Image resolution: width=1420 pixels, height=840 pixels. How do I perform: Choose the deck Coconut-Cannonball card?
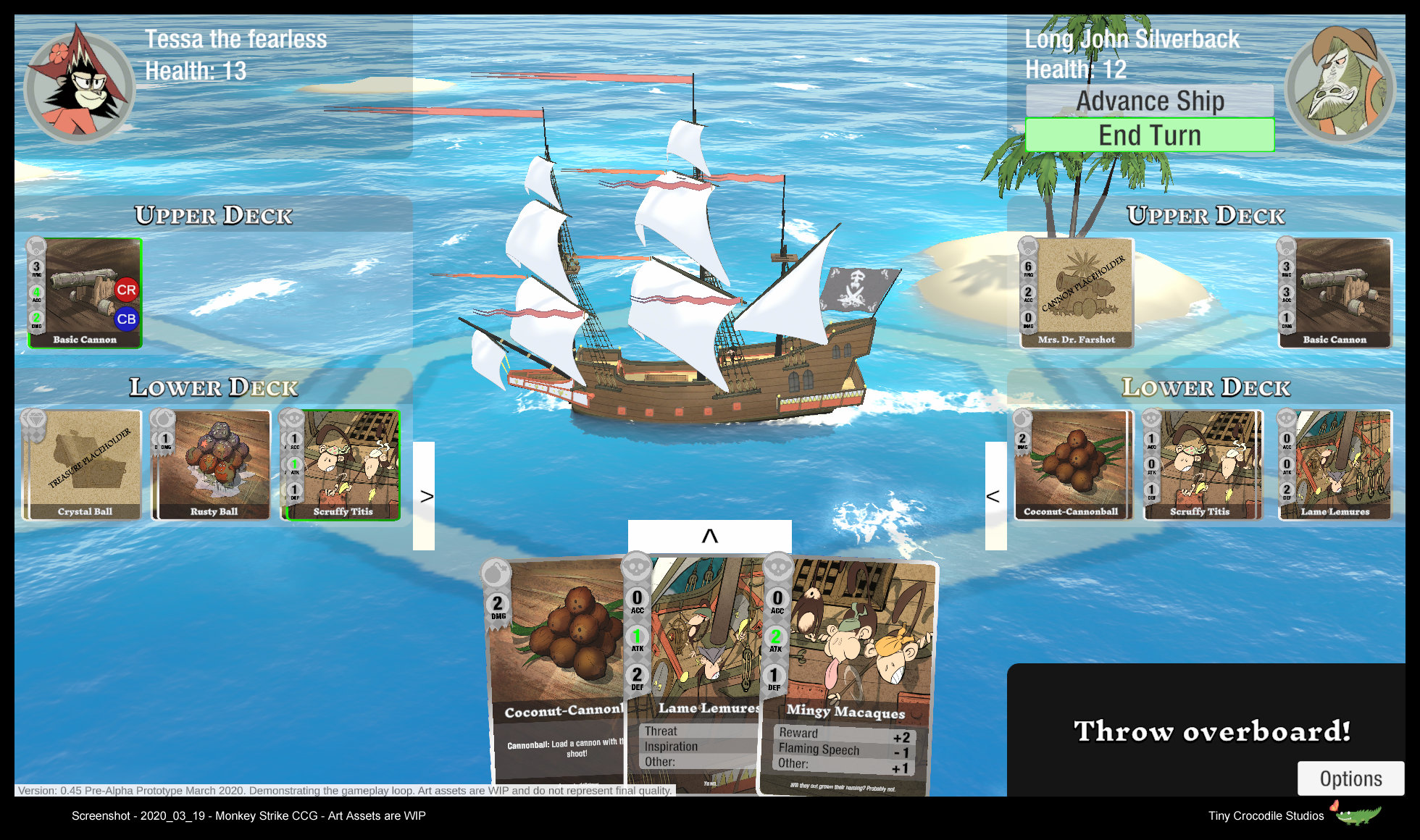(1072, 465)
